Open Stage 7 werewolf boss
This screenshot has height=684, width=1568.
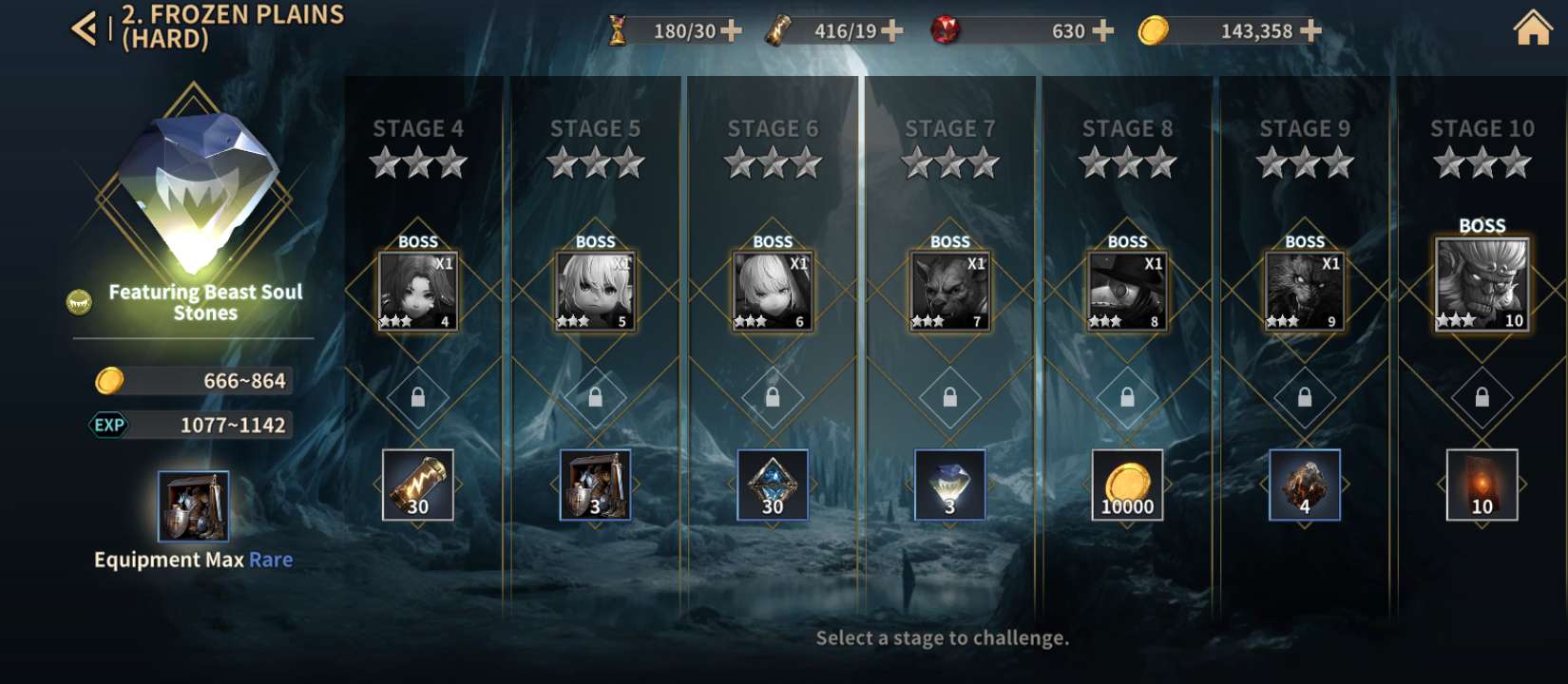pos(949,291)
